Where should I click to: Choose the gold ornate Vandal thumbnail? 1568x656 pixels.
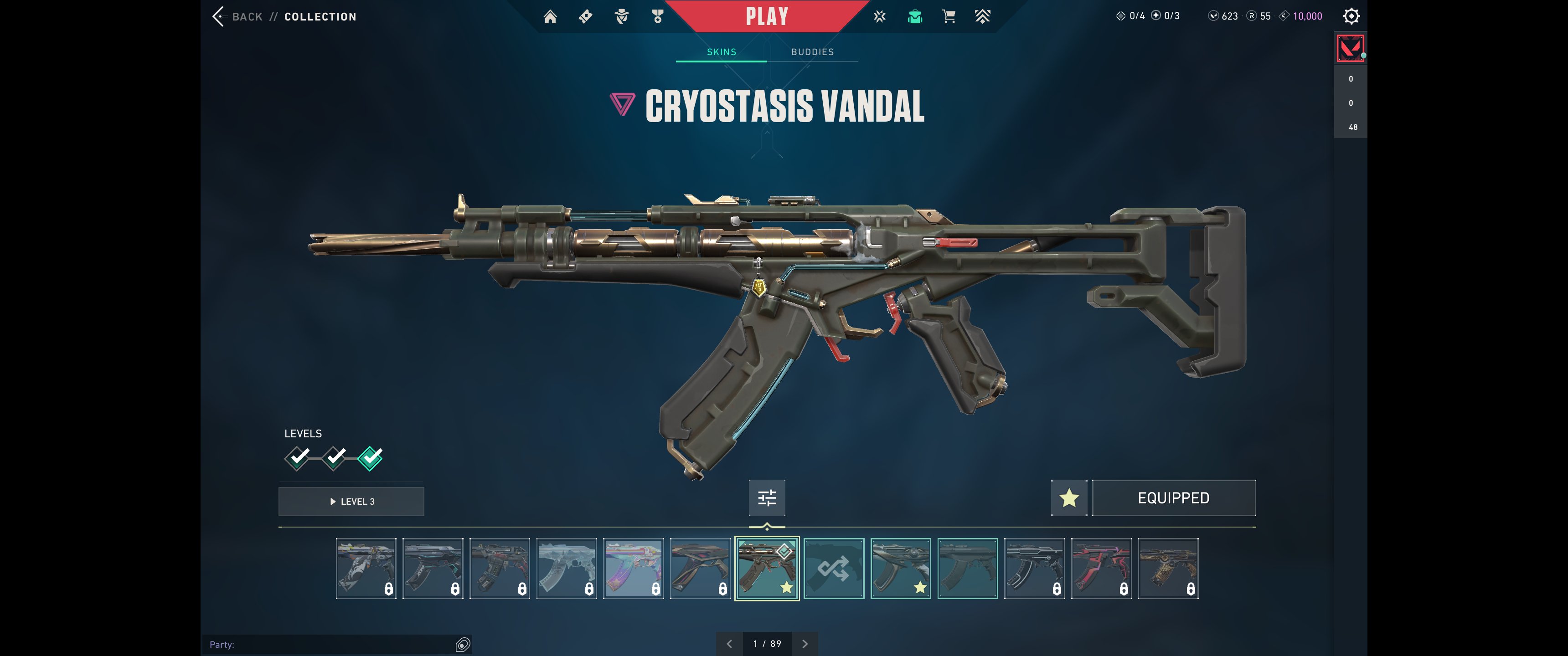pos(1167,569)
